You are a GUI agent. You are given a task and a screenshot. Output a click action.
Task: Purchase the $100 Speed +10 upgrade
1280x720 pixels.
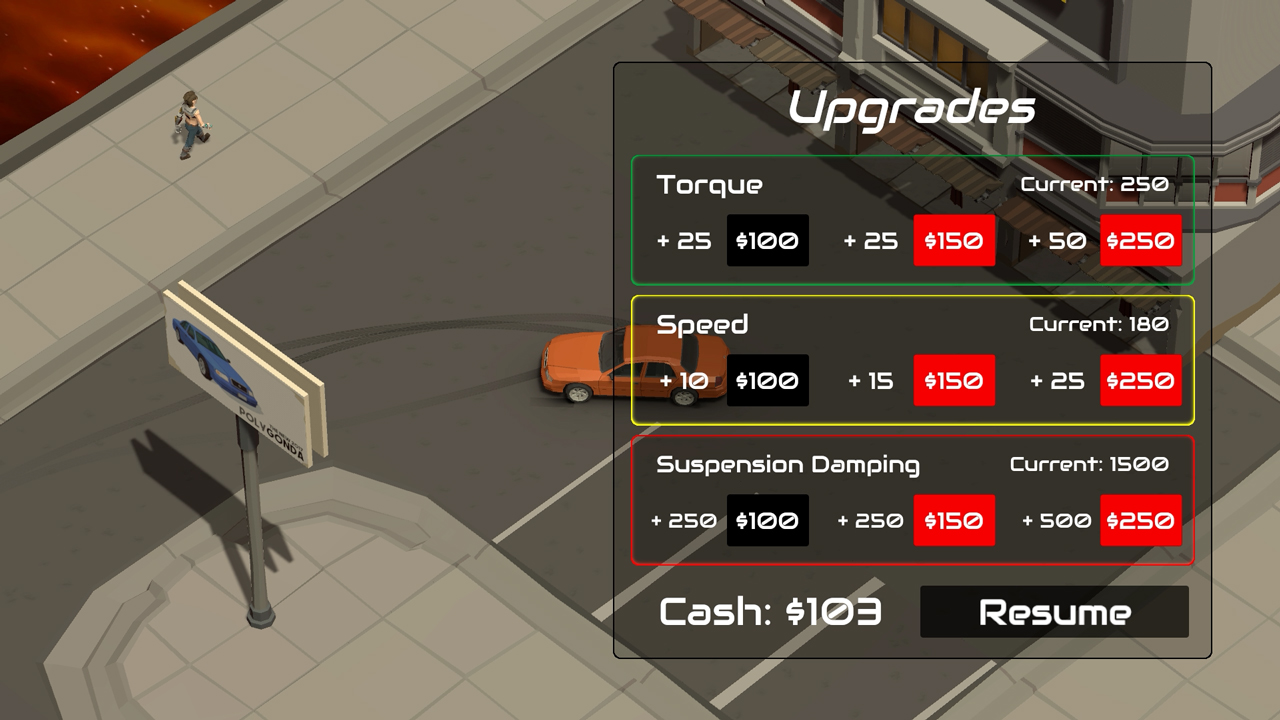click(x=768, y=380)
